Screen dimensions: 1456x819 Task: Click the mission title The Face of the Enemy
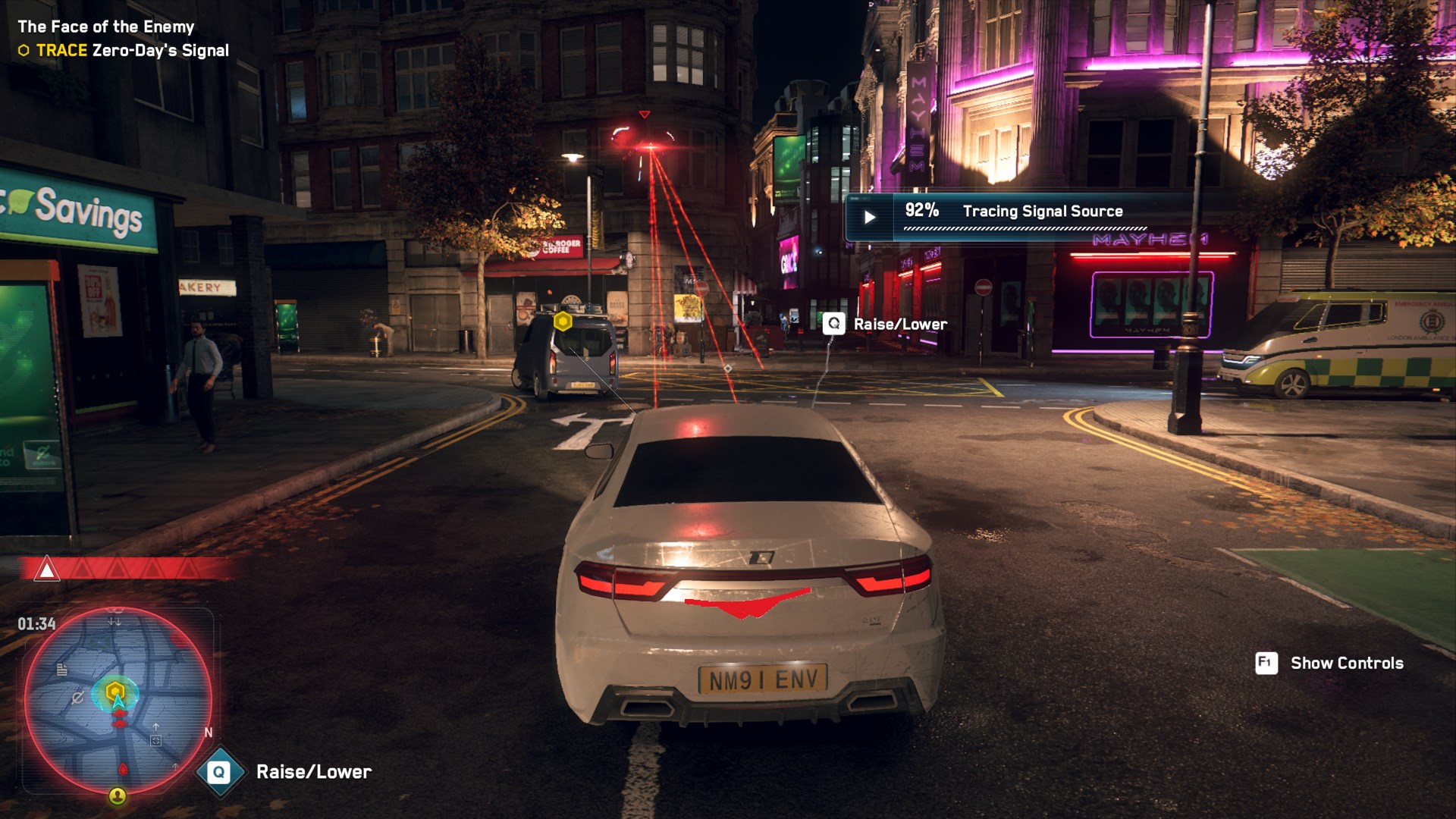click(105, 26)
